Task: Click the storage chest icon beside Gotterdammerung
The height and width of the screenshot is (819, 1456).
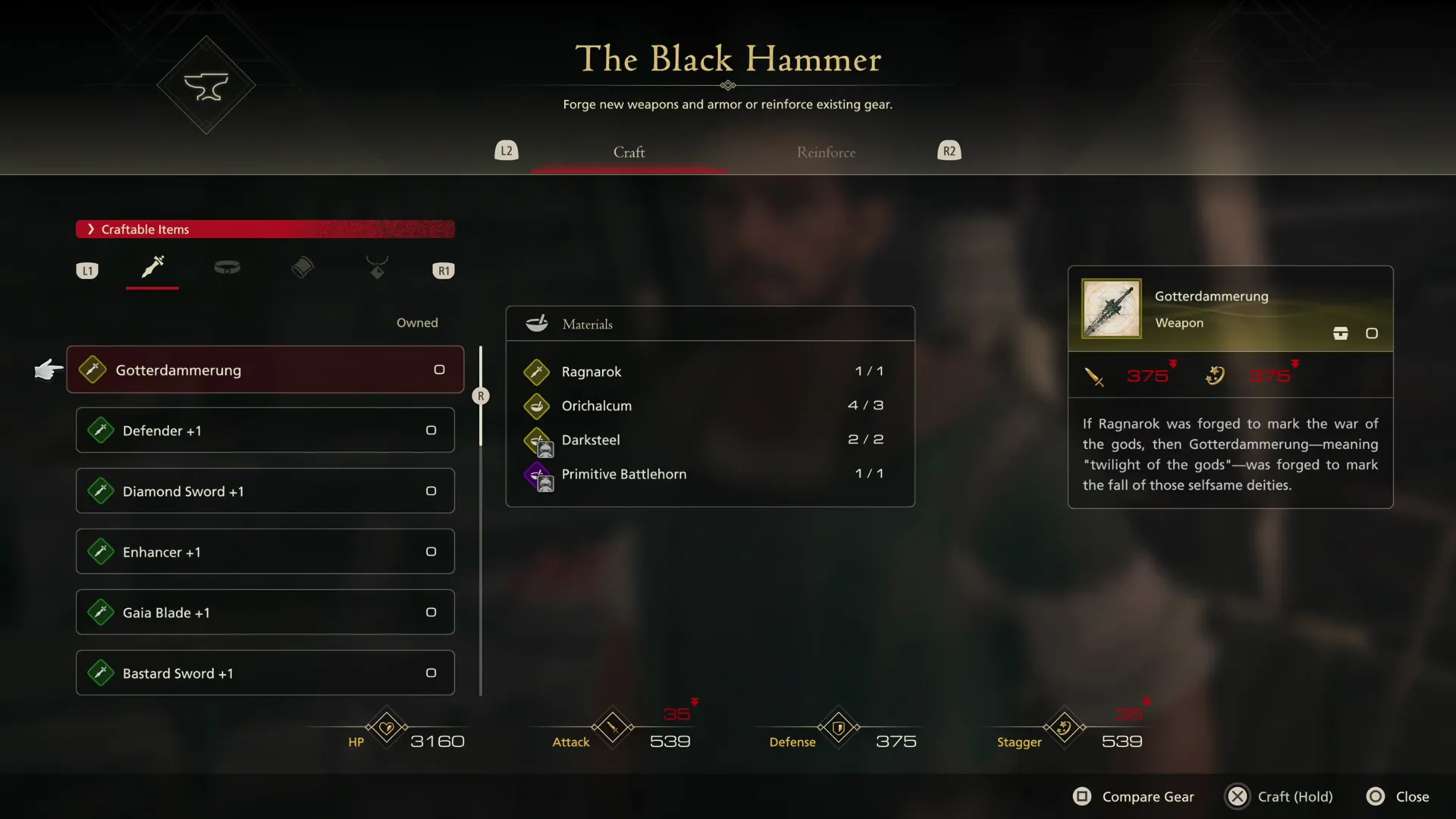Action: 1341,333
